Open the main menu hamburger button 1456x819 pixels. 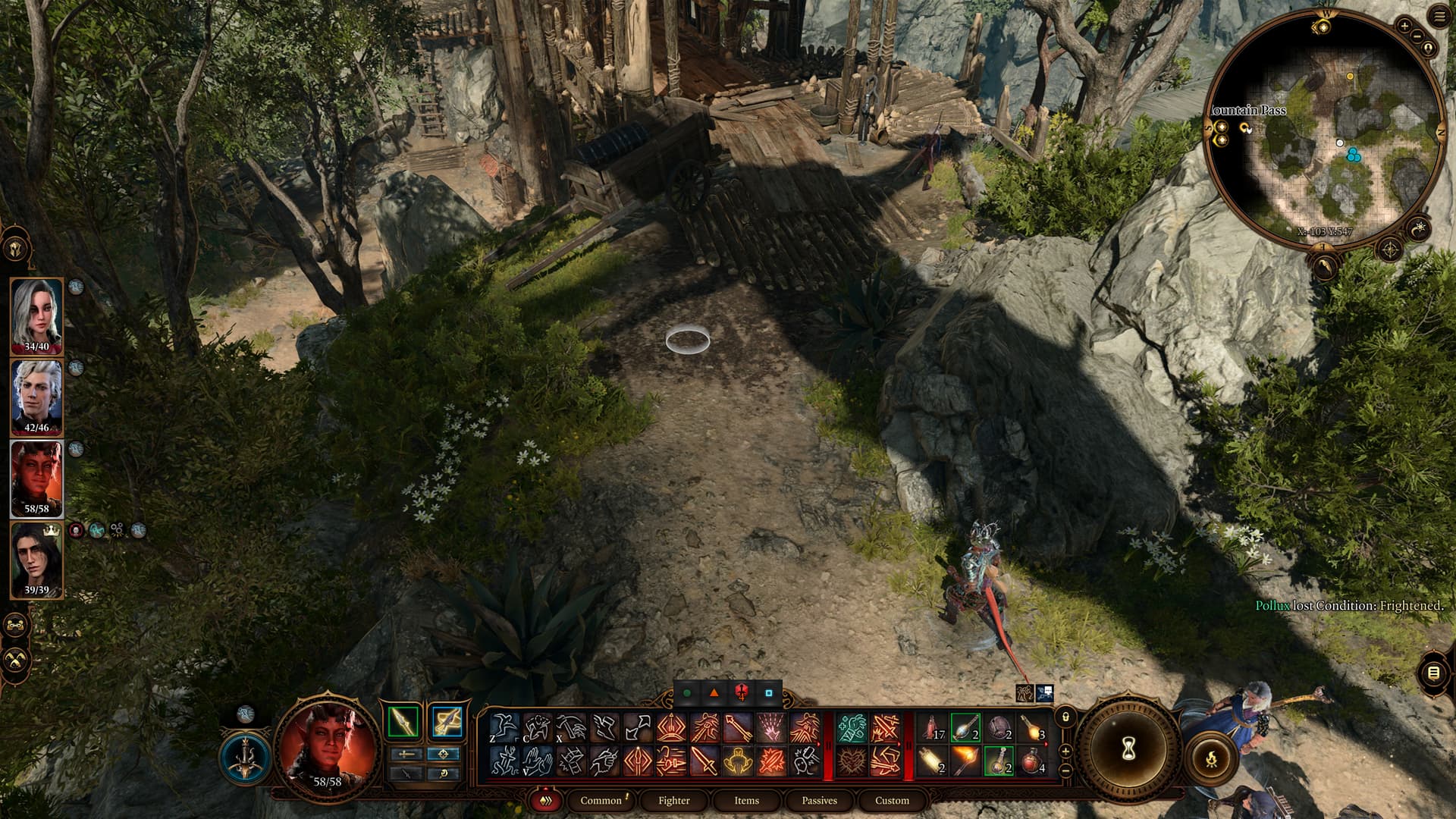[1439, 17]
